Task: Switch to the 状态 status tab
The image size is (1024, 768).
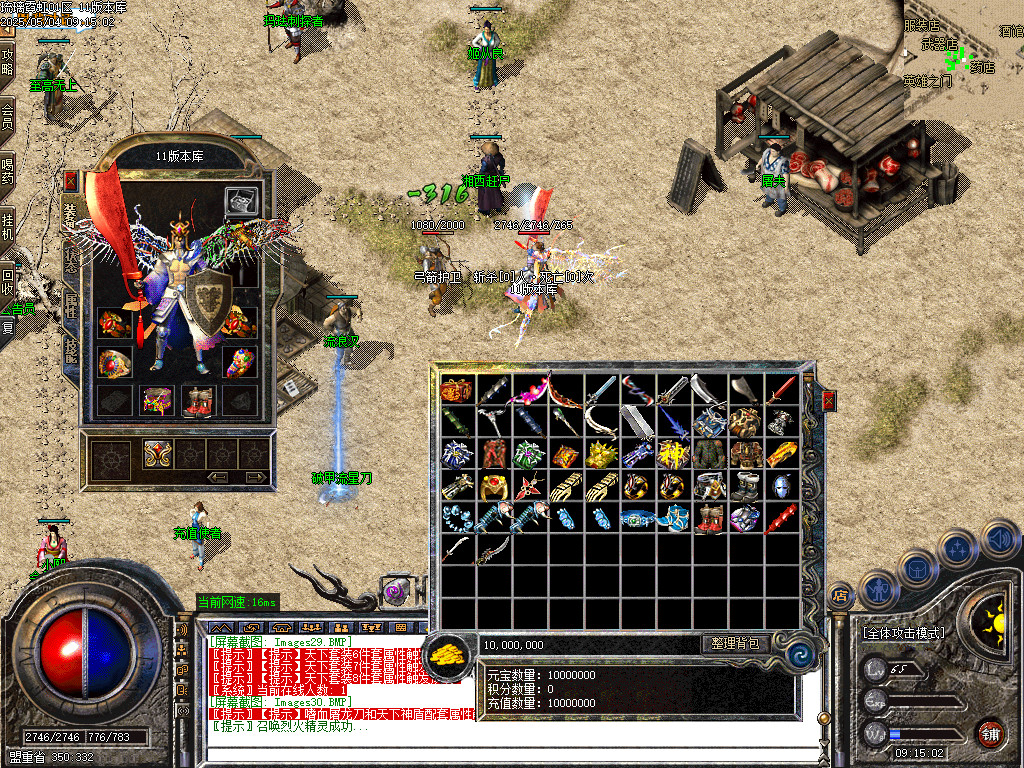Action: [x=71, y=253]
